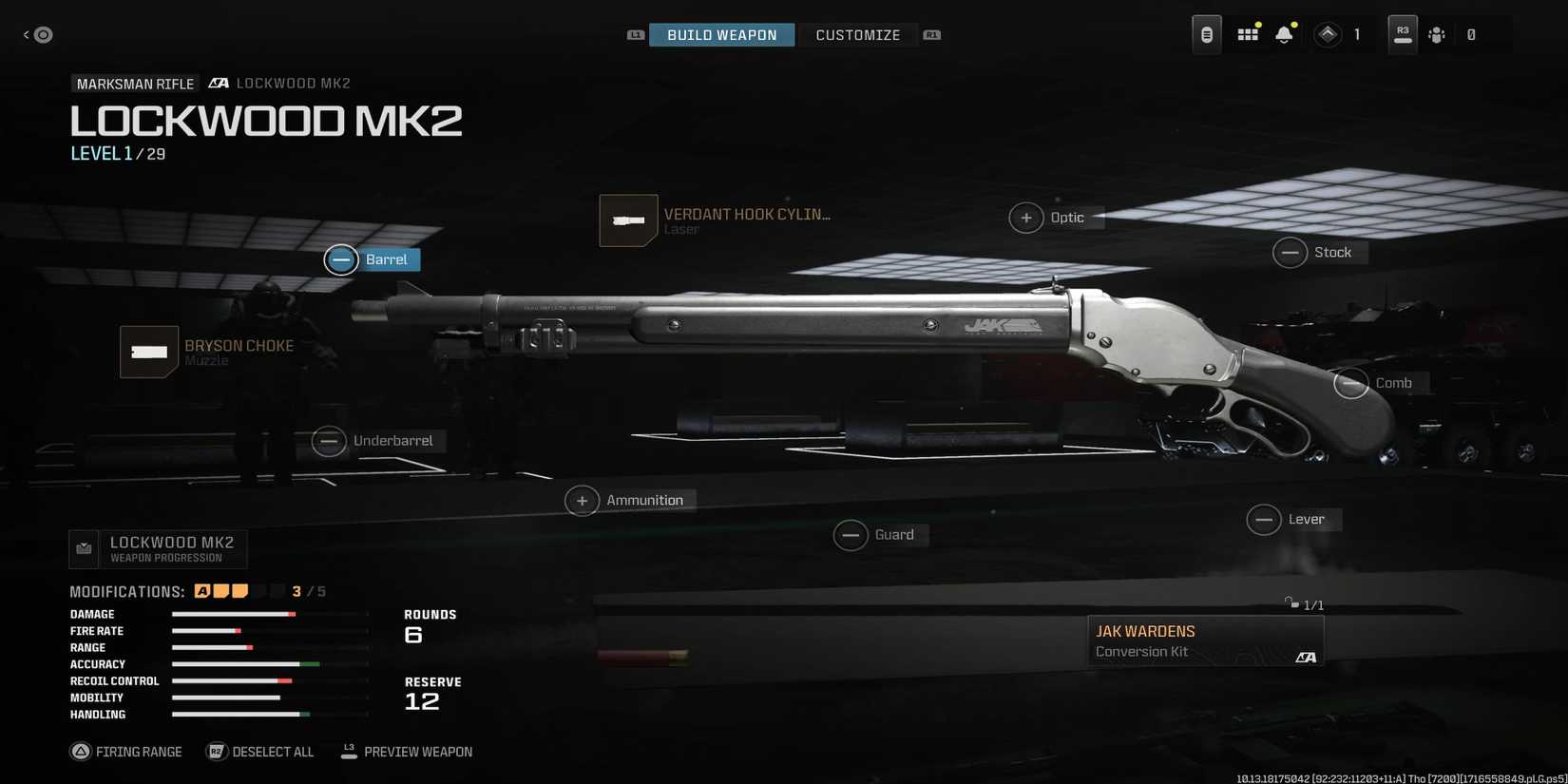The image size is (1568, 784).
Task: Remove the Guard attachment
Action: click(x=851, y=535)
